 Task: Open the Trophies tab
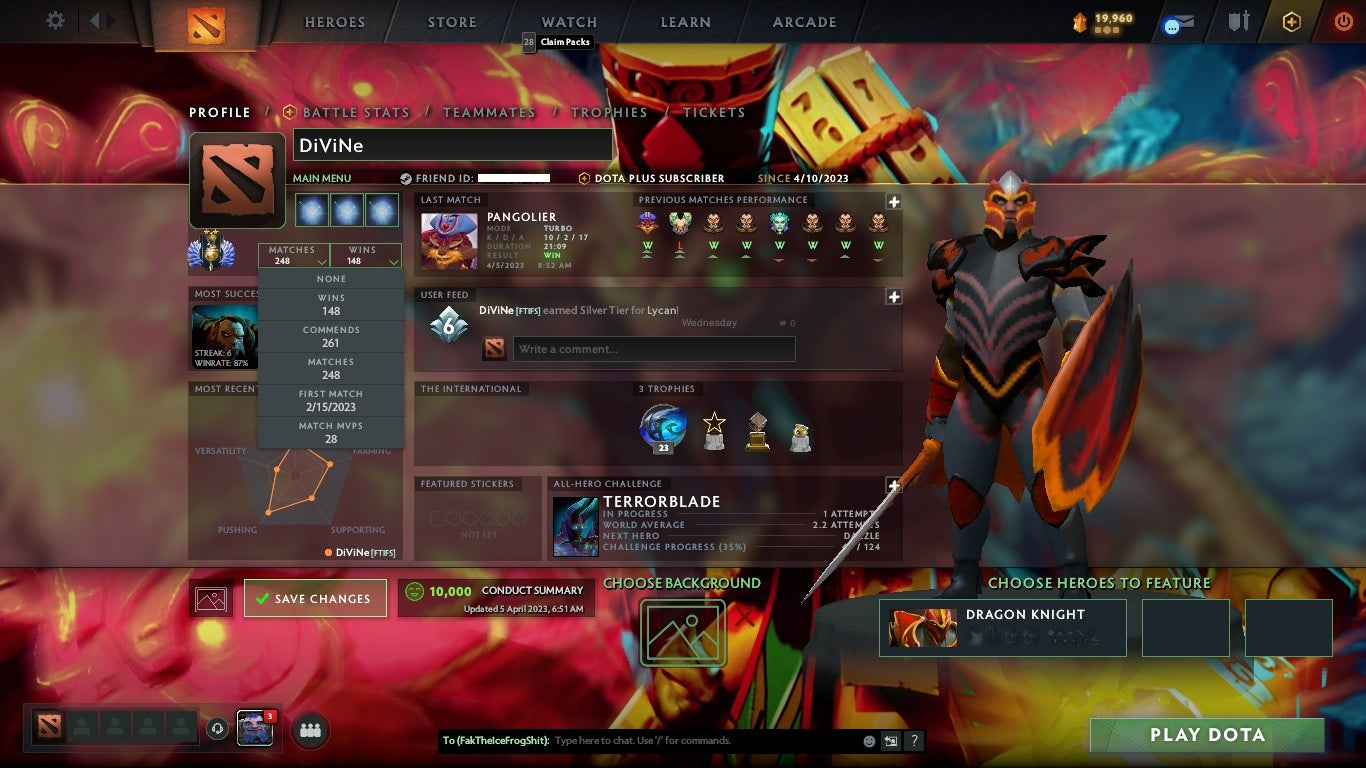coord(610,112)
